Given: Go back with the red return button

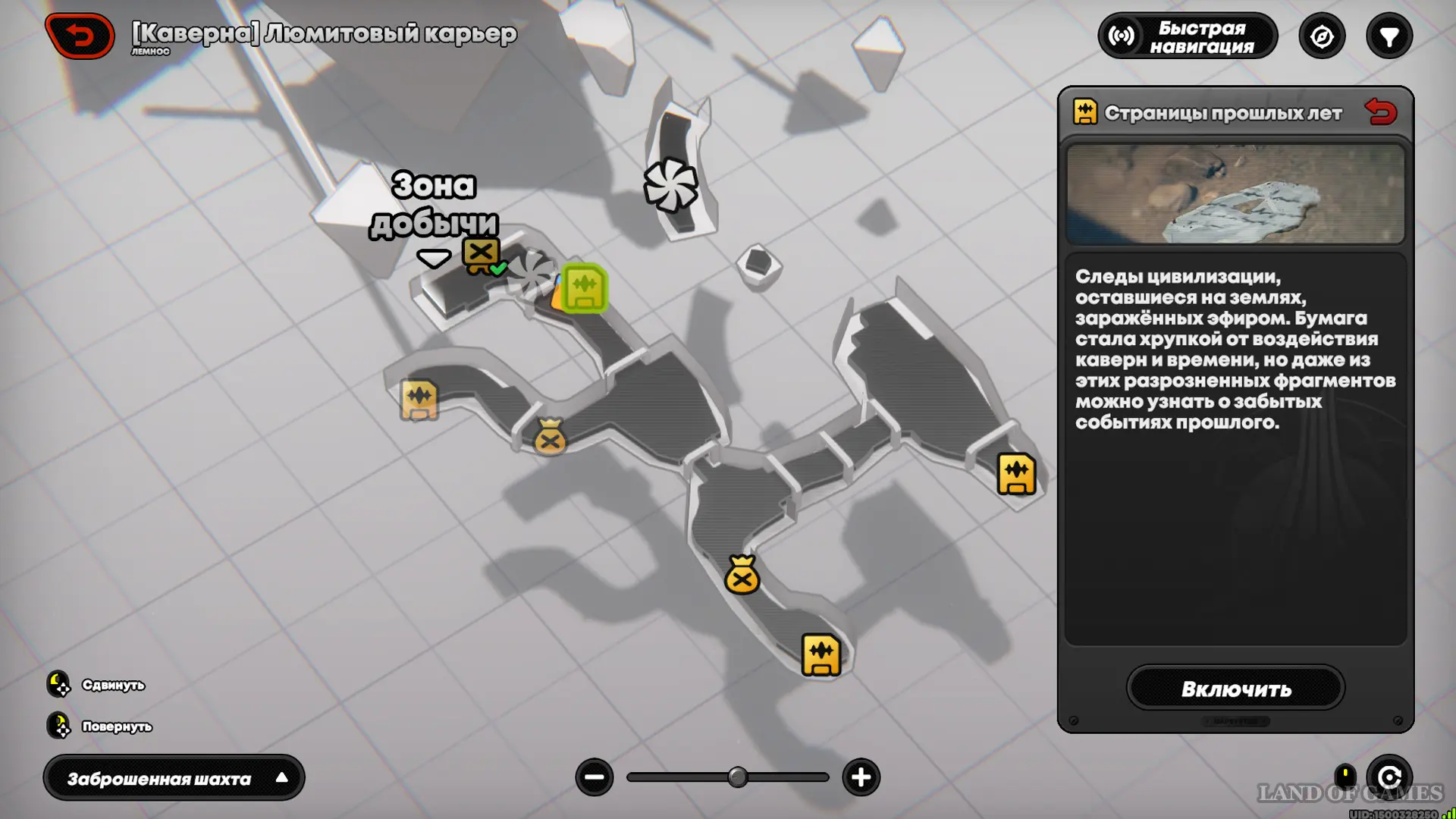Looking at the screenshot, I should coord(80,36).
